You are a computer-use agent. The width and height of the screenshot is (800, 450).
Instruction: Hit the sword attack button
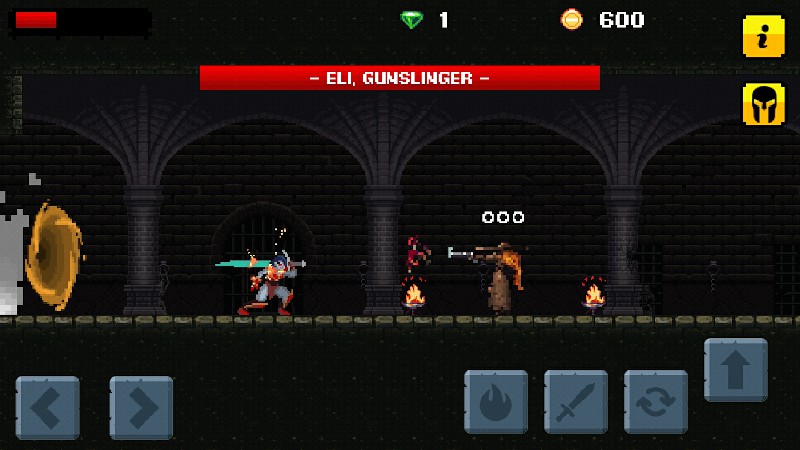576,401
